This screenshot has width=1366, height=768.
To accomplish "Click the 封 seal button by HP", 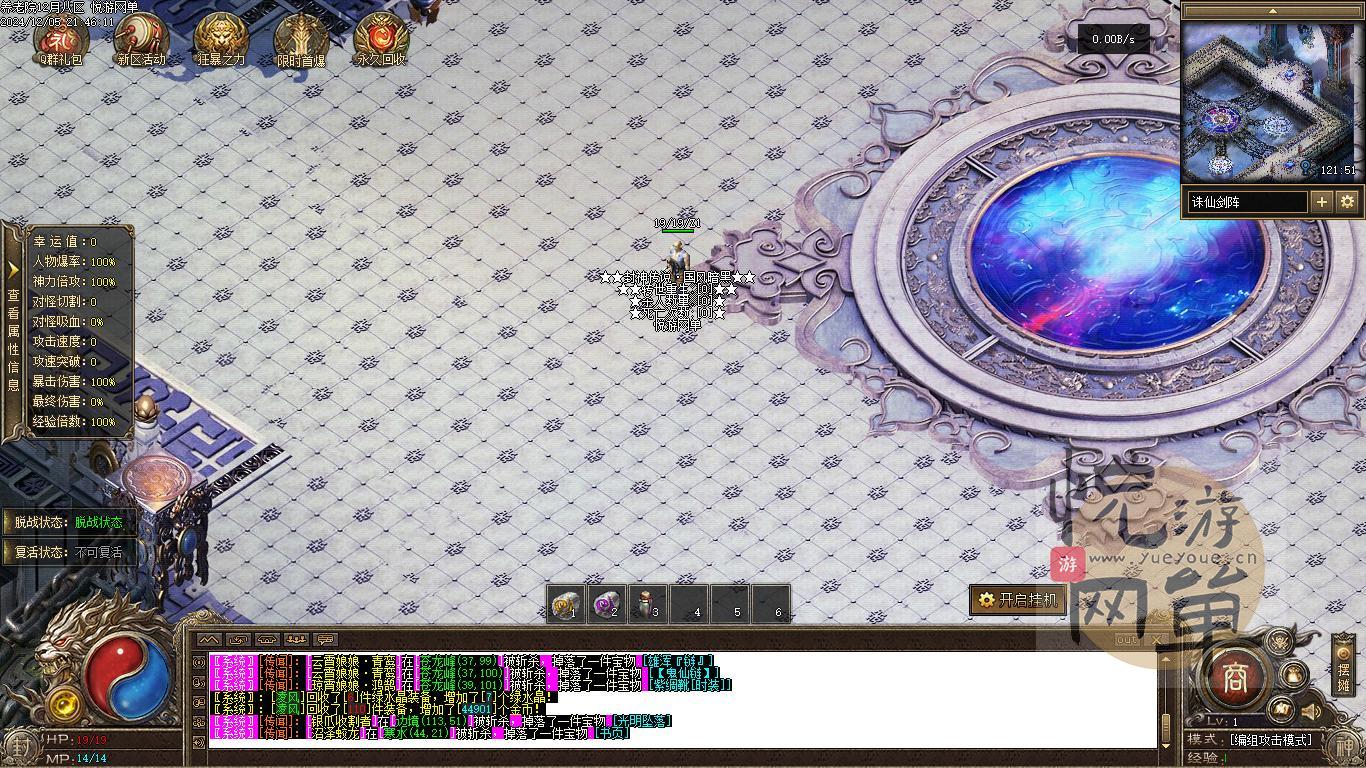I will point(17,746).
